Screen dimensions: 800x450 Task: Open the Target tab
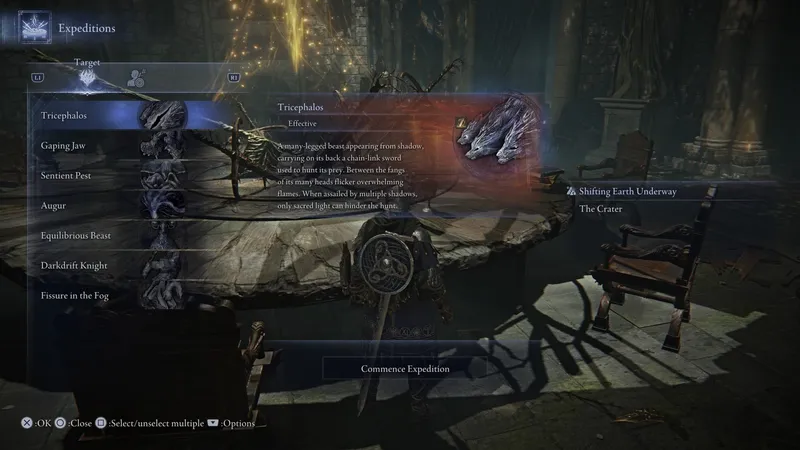pos(88,75)
